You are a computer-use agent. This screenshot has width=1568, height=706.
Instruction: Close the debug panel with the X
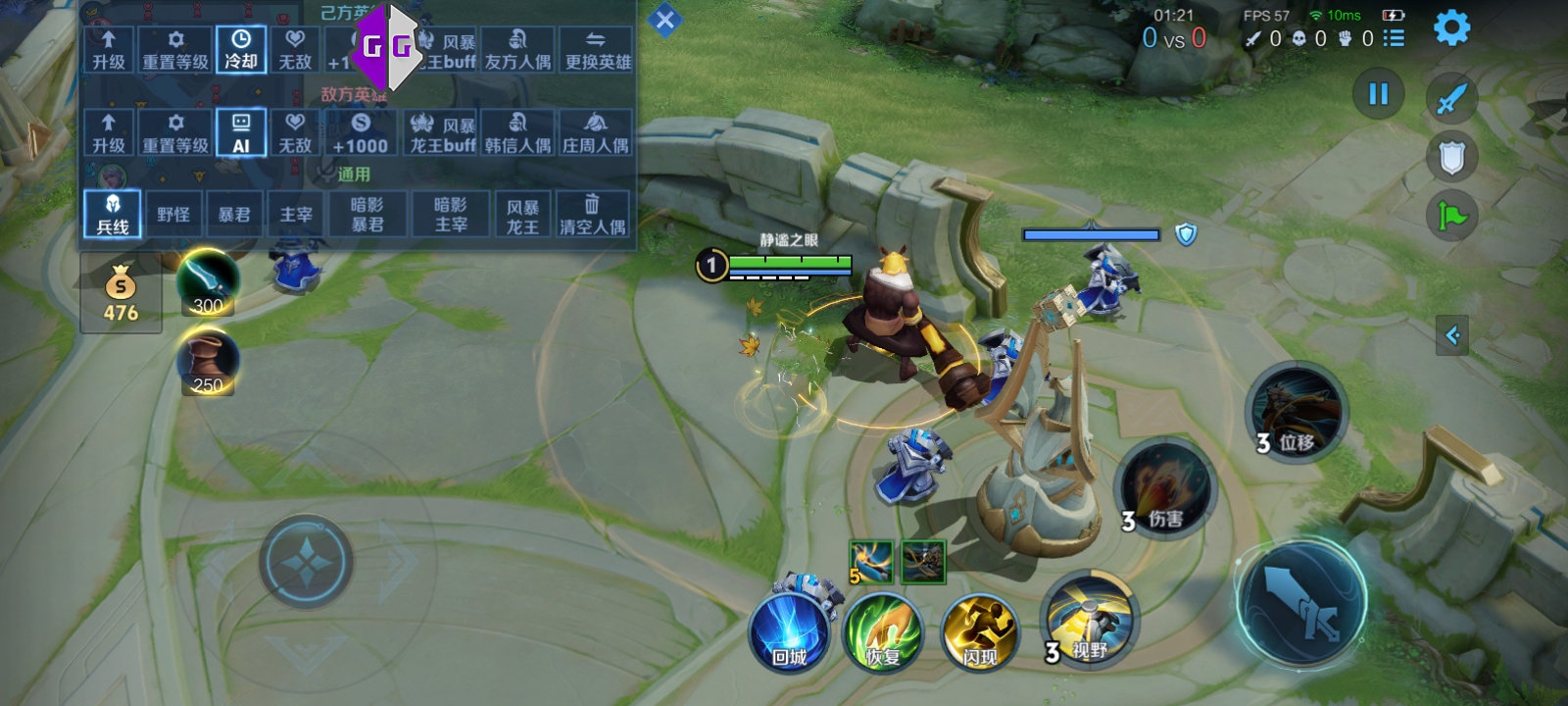(664, 20)
